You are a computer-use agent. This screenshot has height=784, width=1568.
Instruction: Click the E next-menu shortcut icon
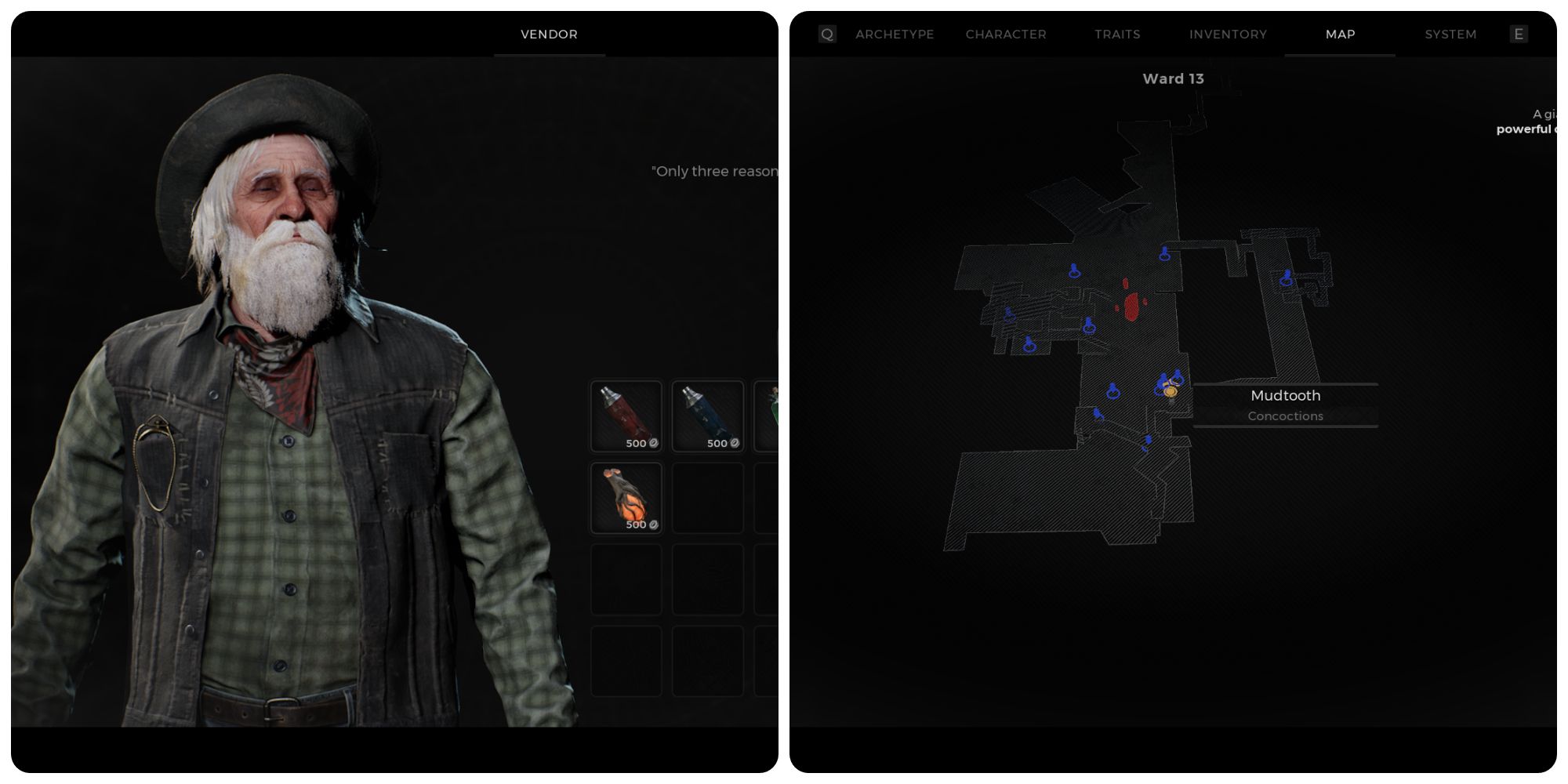point(1519,34)
